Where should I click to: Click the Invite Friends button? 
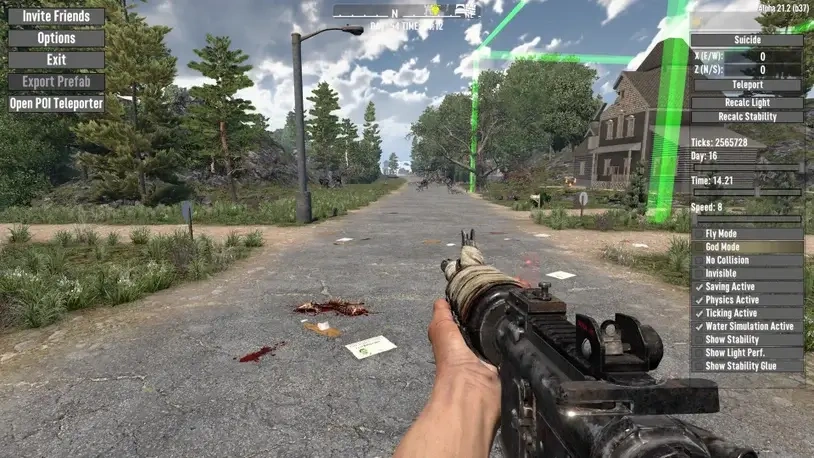56,16
